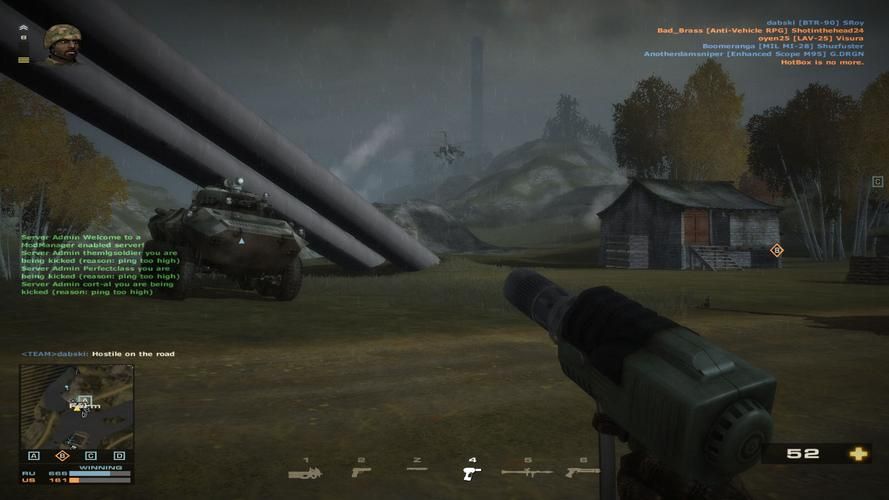This screenshot has width=889, height=500.
Task: Switch to weapon slot 6 gadget
Action: coord(582,471)
